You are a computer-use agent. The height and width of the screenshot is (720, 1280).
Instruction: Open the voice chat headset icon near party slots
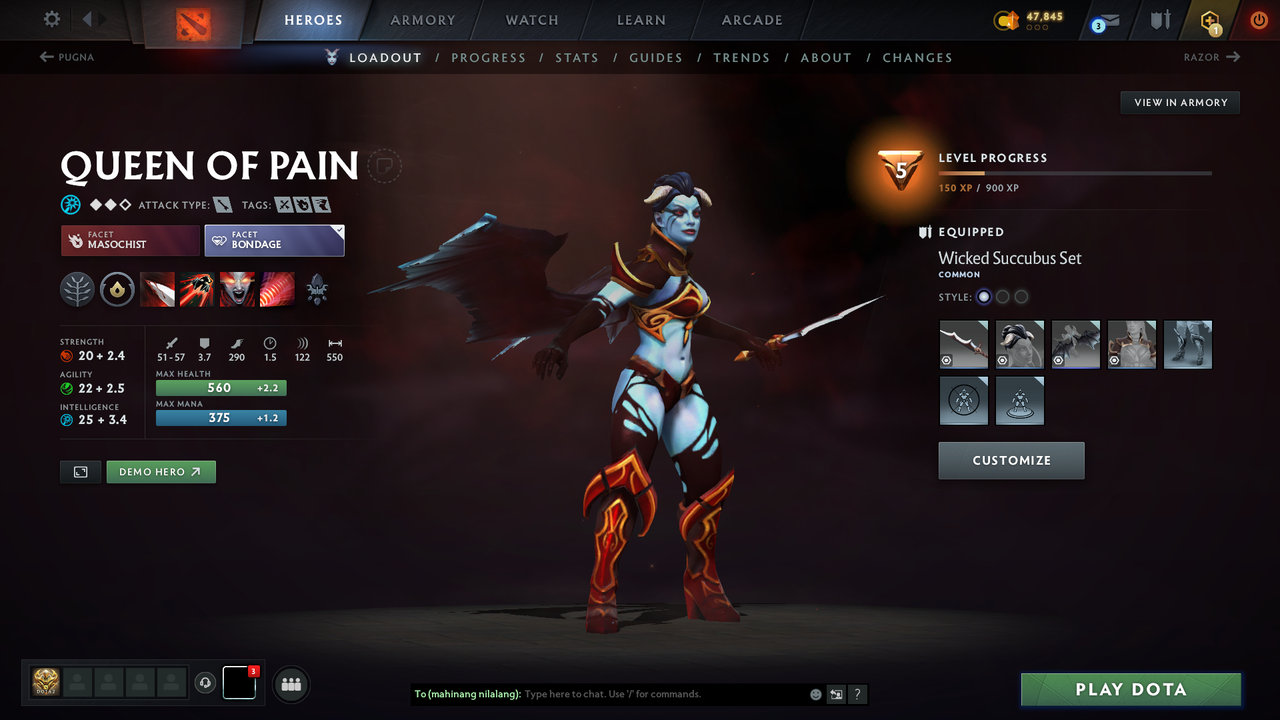coord(207,684)
